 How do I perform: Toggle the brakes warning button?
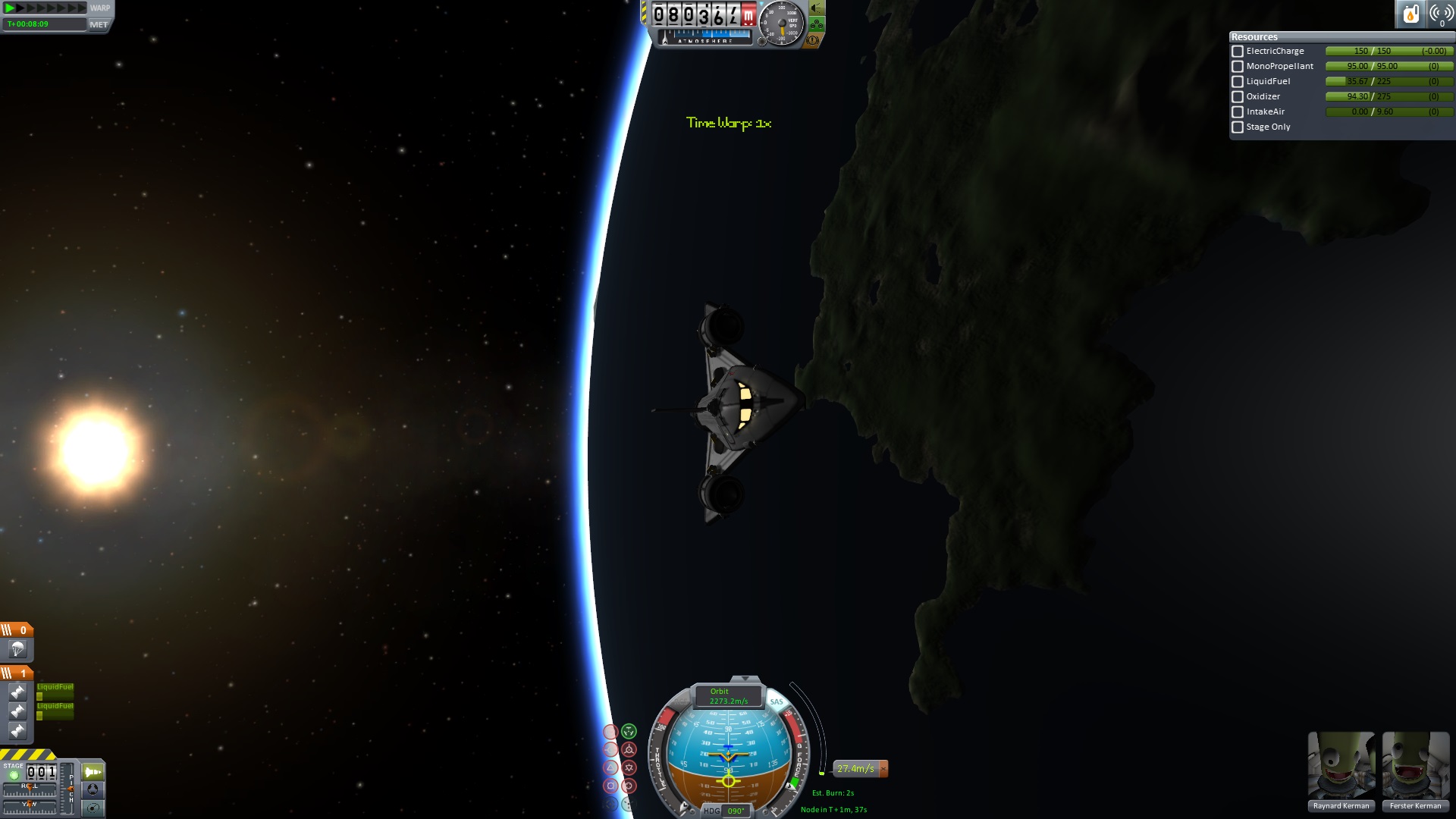[x=812, y=40]
